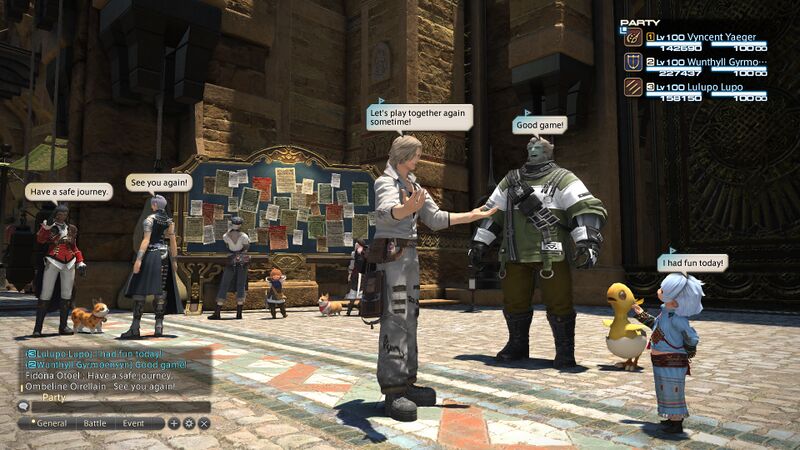Switch to the General chat tab

tap(48, 423)
